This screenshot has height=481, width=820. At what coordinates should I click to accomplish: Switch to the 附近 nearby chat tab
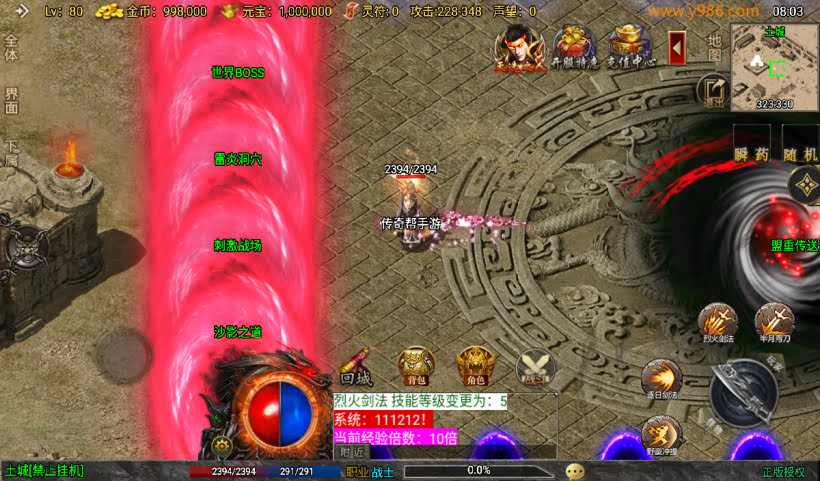(352, 452)
